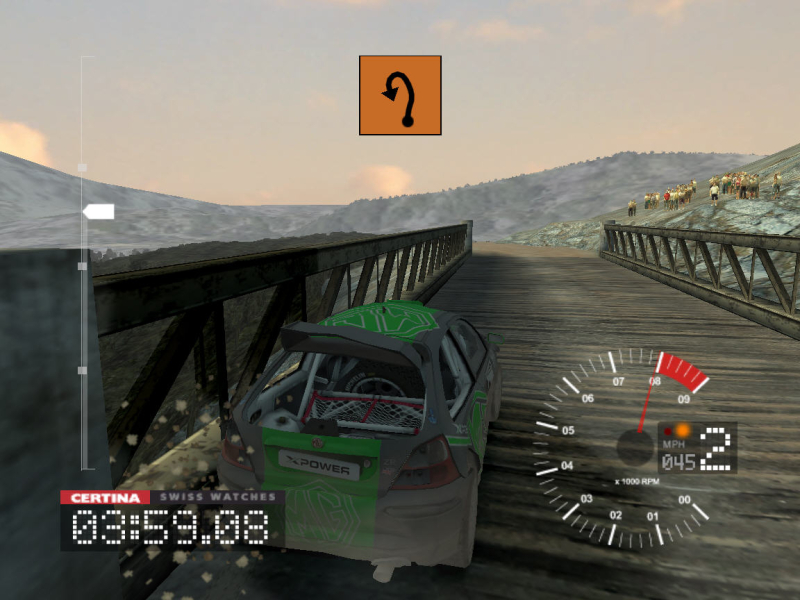This screenshot has height=600, width=800.
Task: Click the orange hairpin-left pace note icon
Action: tap(400, 95)
